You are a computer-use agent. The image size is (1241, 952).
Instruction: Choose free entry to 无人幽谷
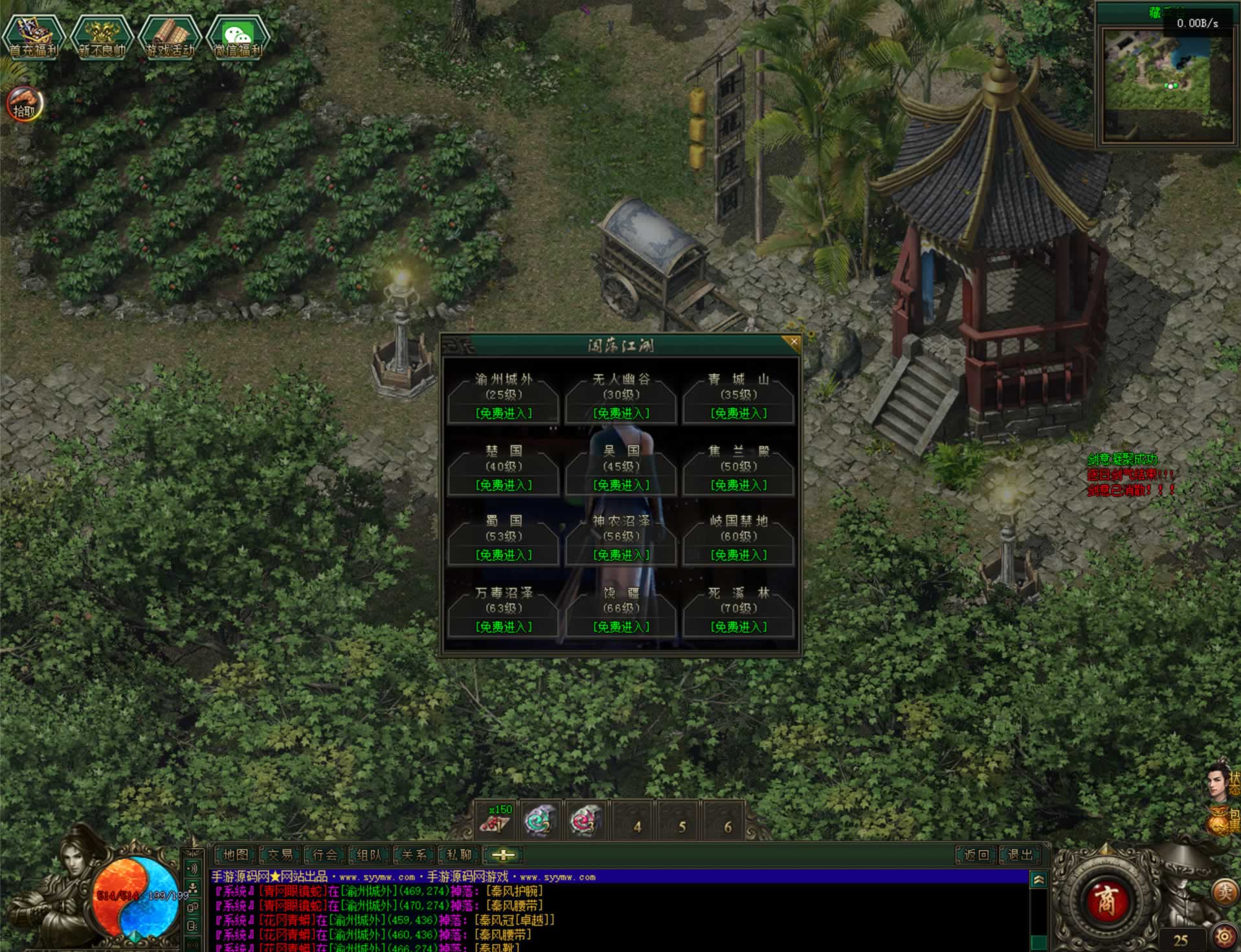click(x=621, y=413)
